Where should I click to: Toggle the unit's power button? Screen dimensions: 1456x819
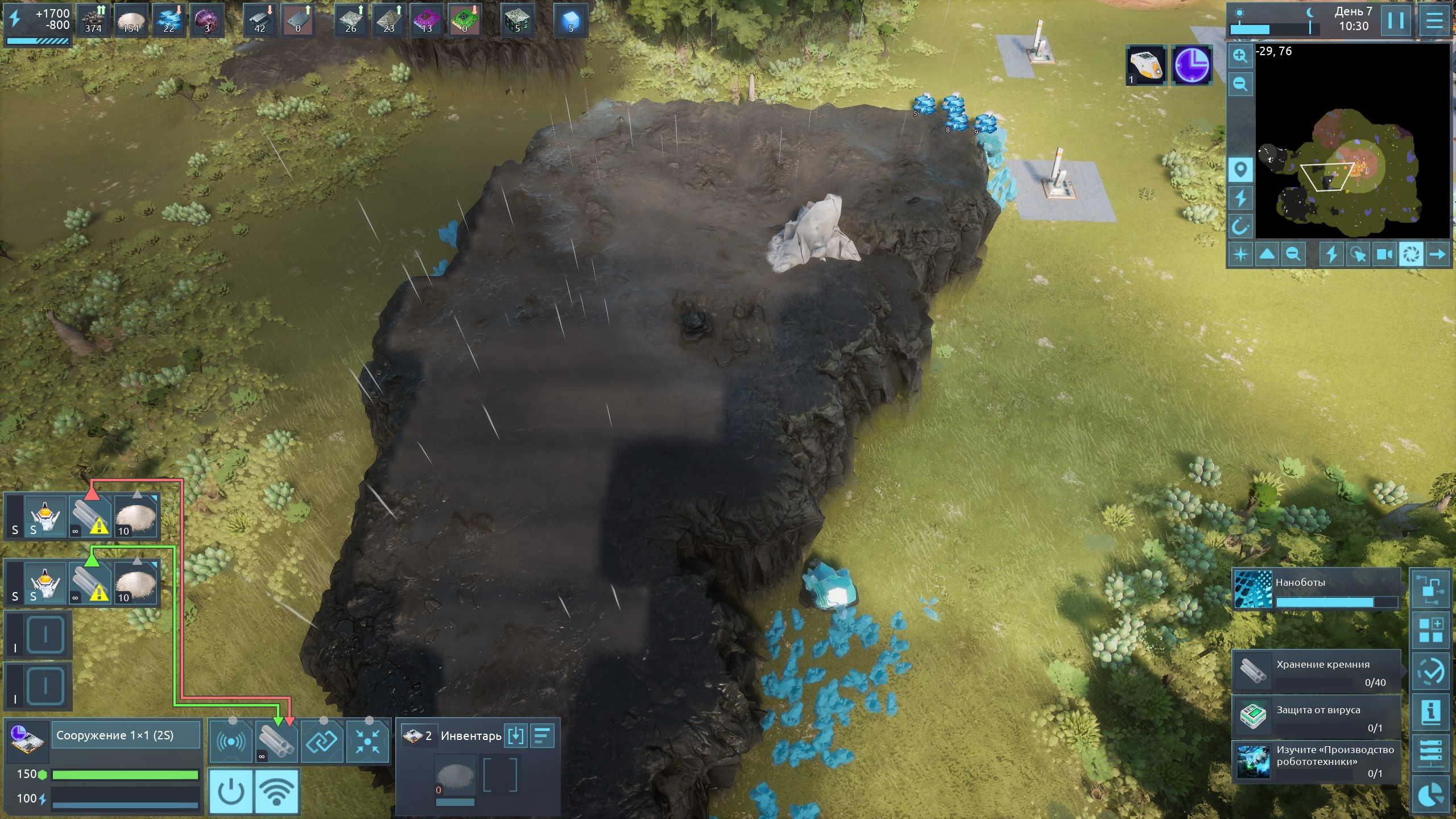point(231,791)
